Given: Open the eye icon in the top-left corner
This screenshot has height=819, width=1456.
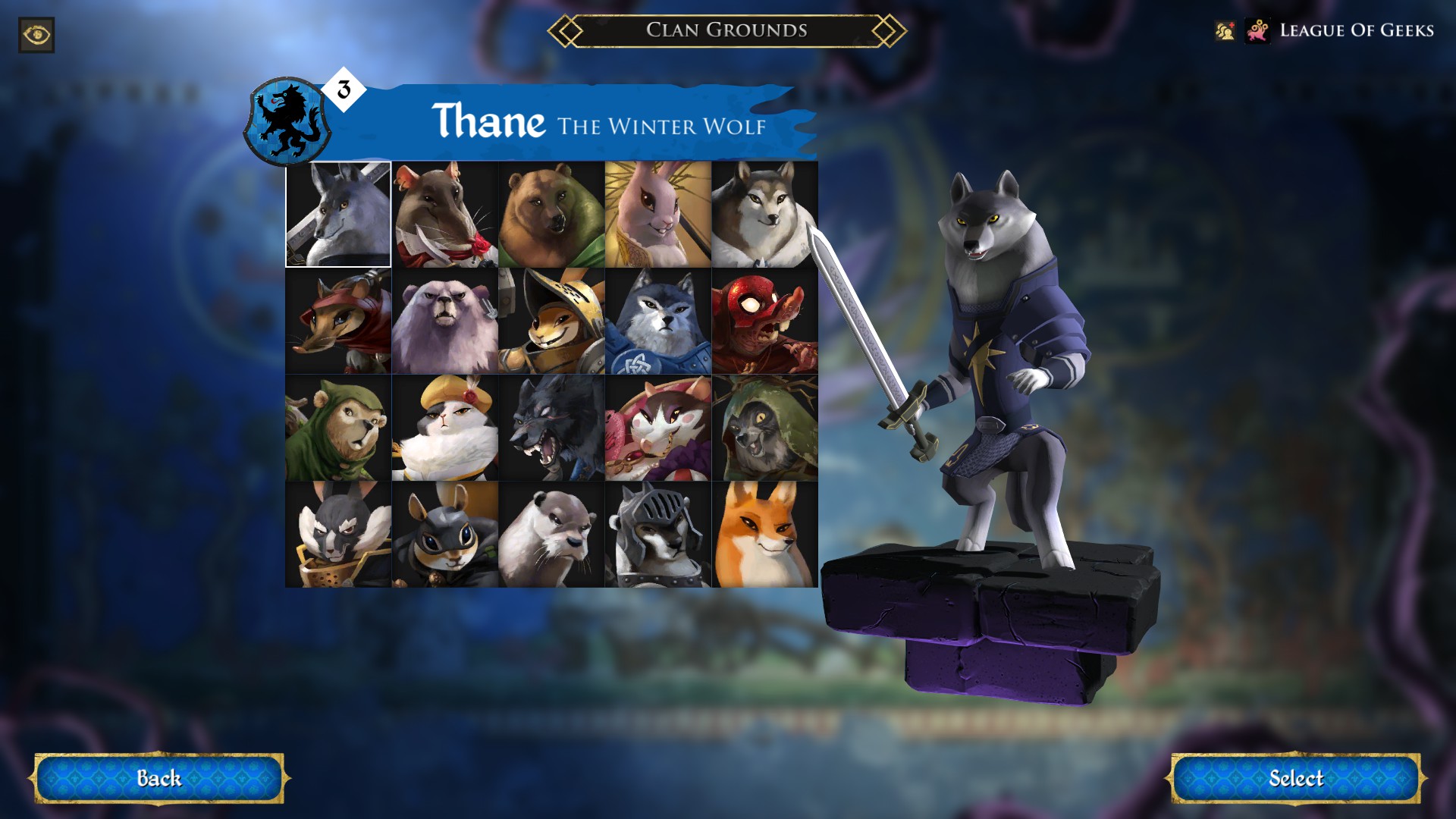Looking at the screenshot, I should pos(36,35).
